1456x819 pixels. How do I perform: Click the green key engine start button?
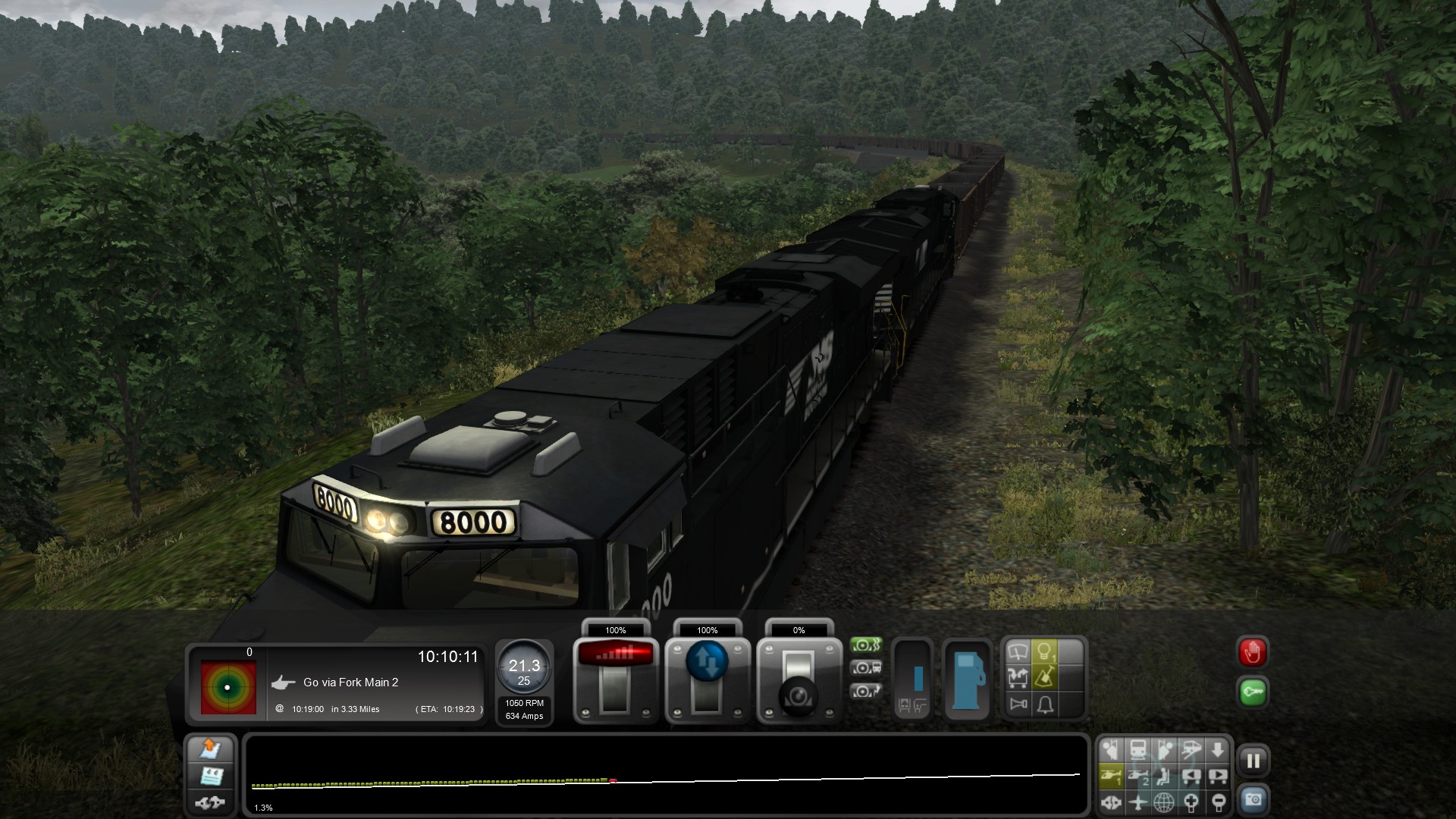(1253, 692)
